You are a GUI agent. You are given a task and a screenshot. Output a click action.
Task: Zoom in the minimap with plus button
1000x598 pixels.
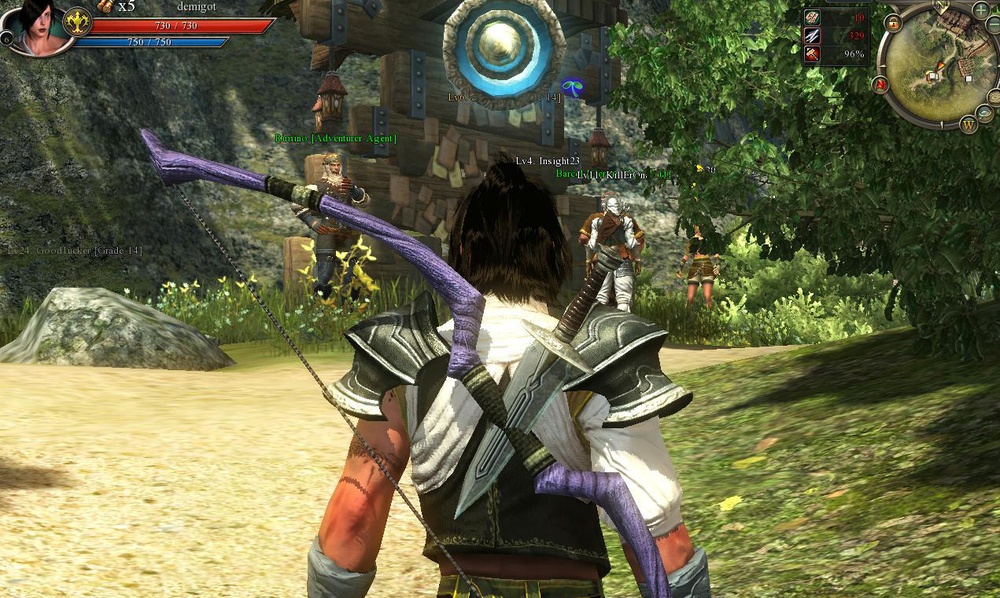click(x=980, y=9)
